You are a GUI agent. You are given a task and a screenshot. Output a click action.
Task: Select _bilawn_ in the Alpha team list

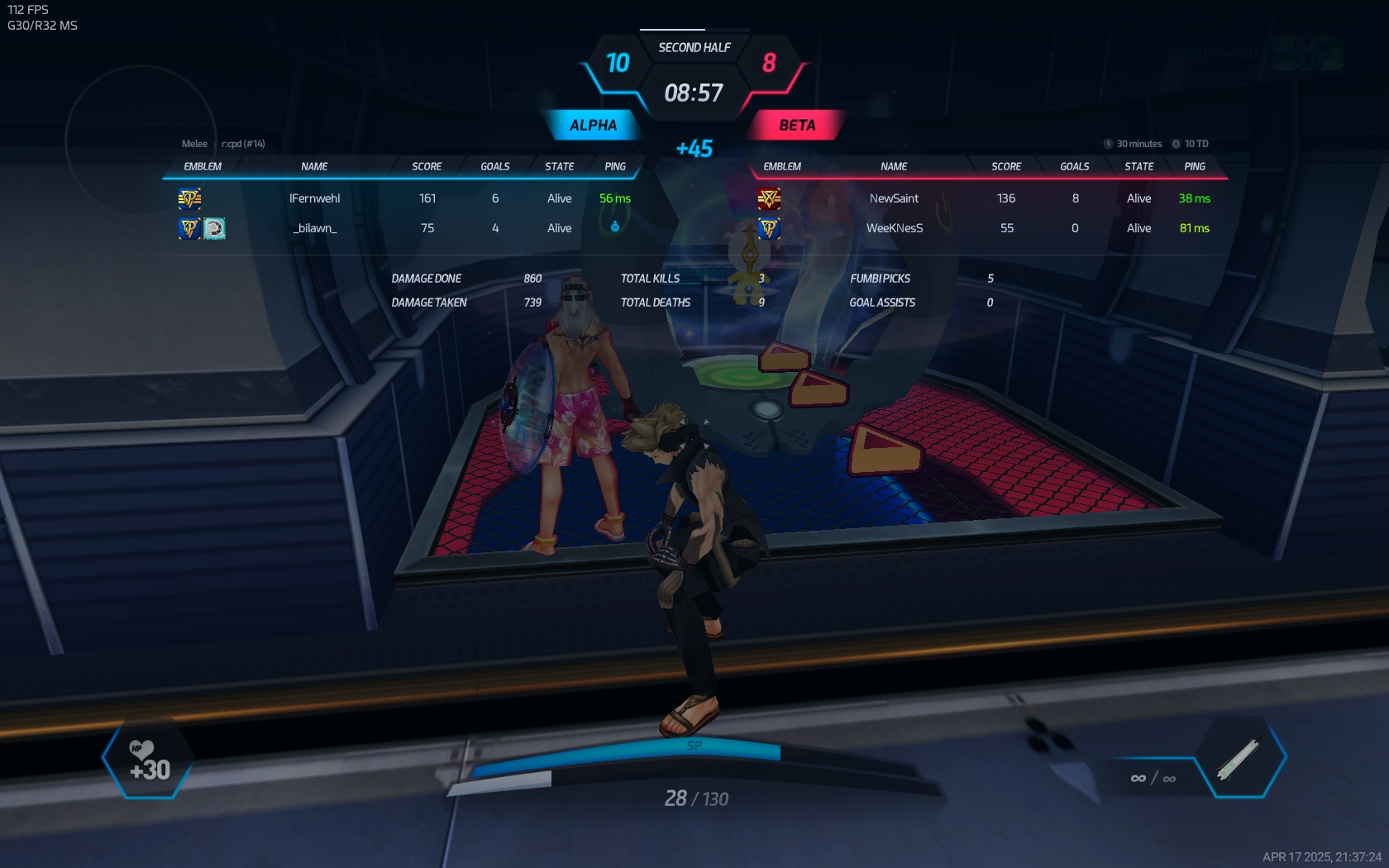(x=315, y=228)
